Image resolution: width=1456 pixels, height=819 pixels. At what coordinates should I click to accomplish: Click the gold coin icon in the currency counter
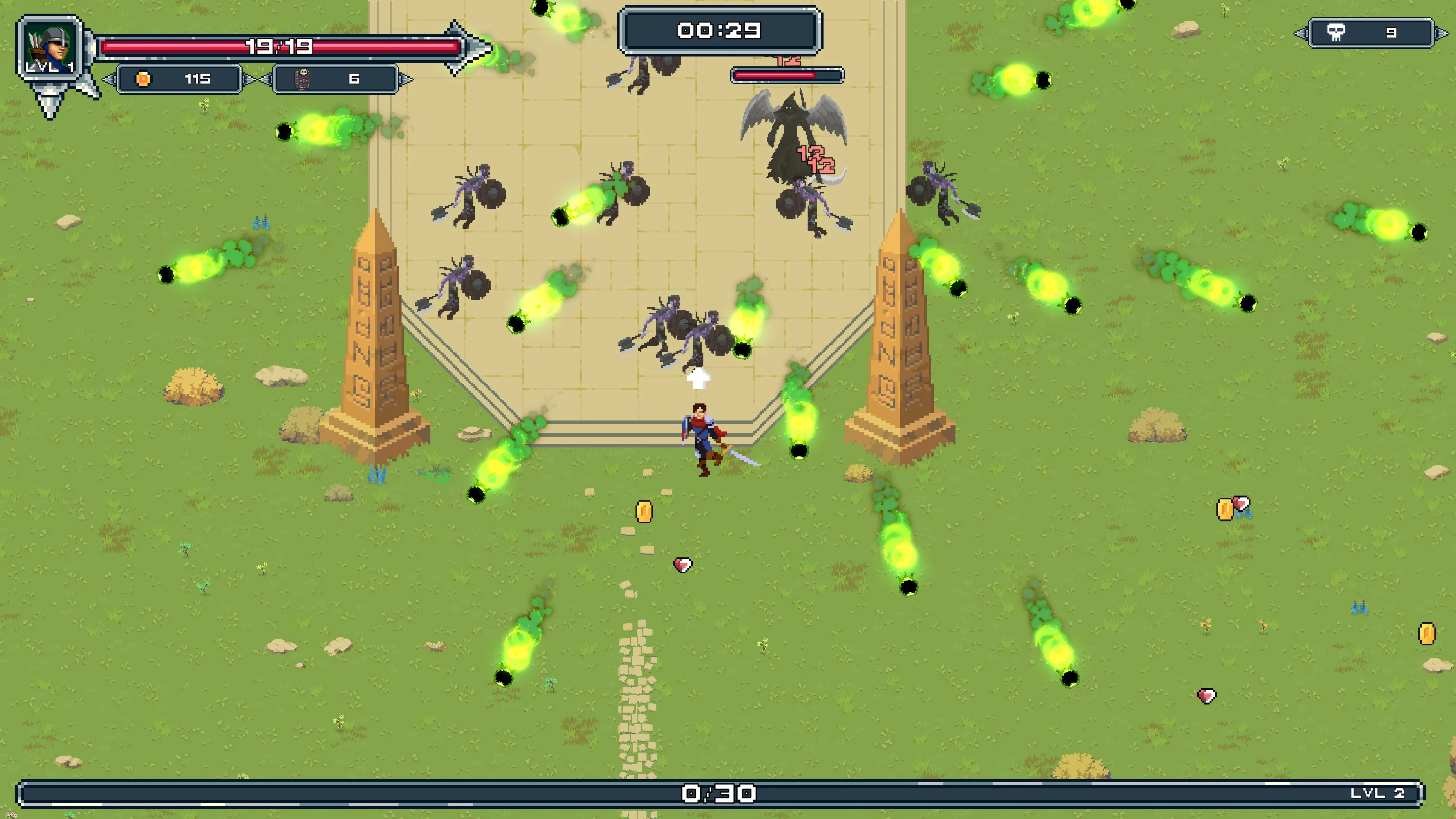coord(143,80)
